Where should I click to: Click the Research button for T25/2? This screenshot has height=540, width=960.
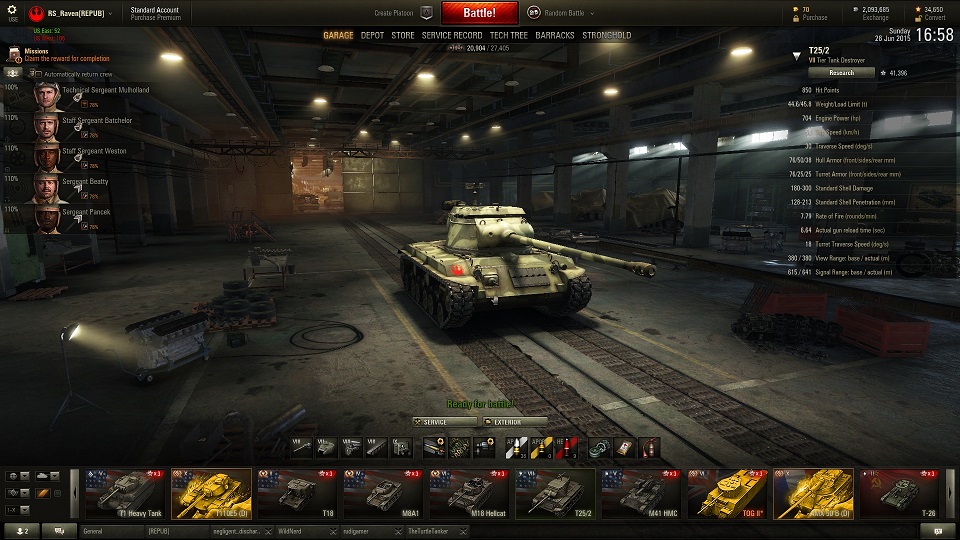841,72
